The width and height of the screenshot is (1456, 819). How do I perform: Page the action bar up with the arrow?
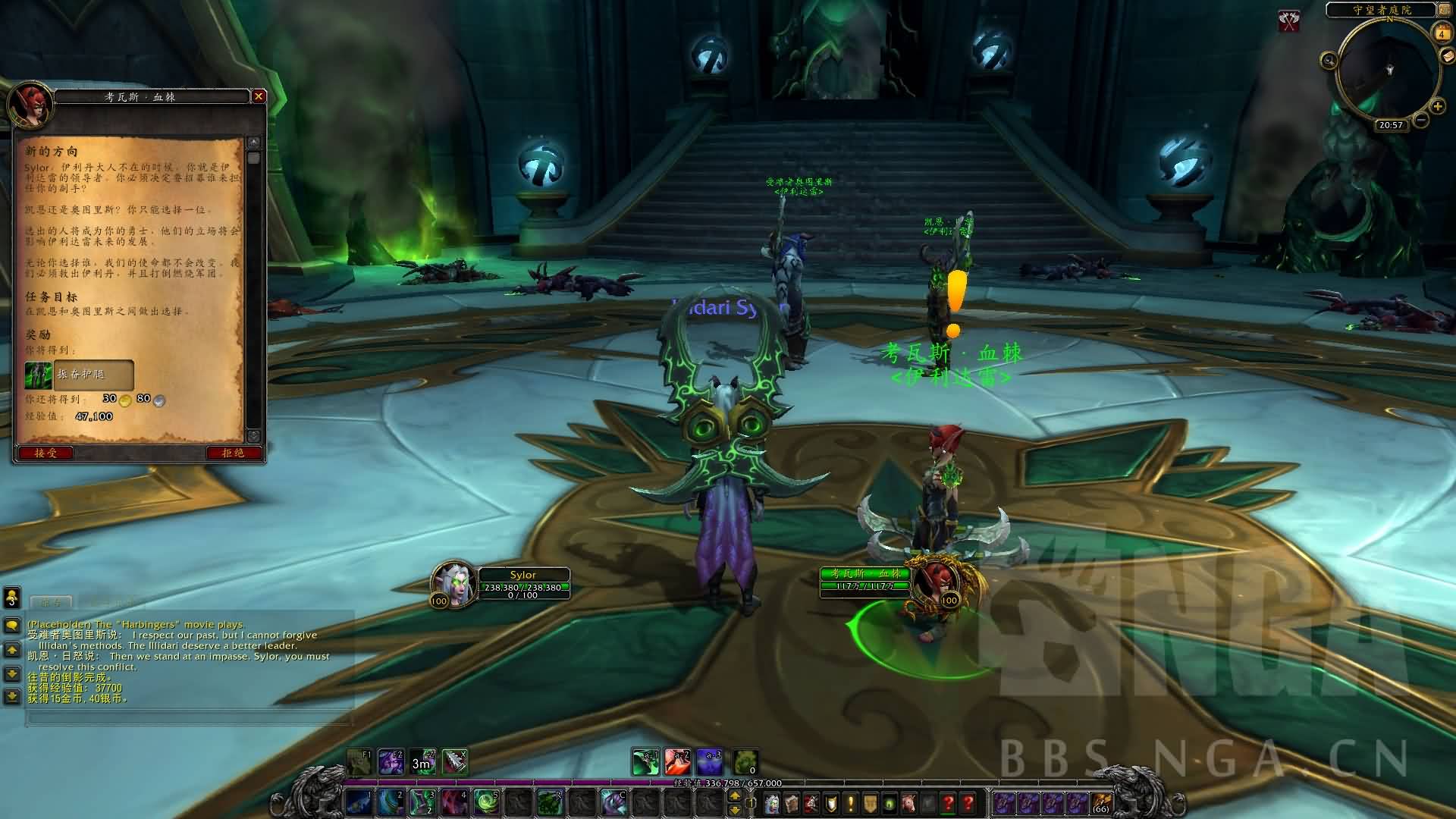(734, 795)
